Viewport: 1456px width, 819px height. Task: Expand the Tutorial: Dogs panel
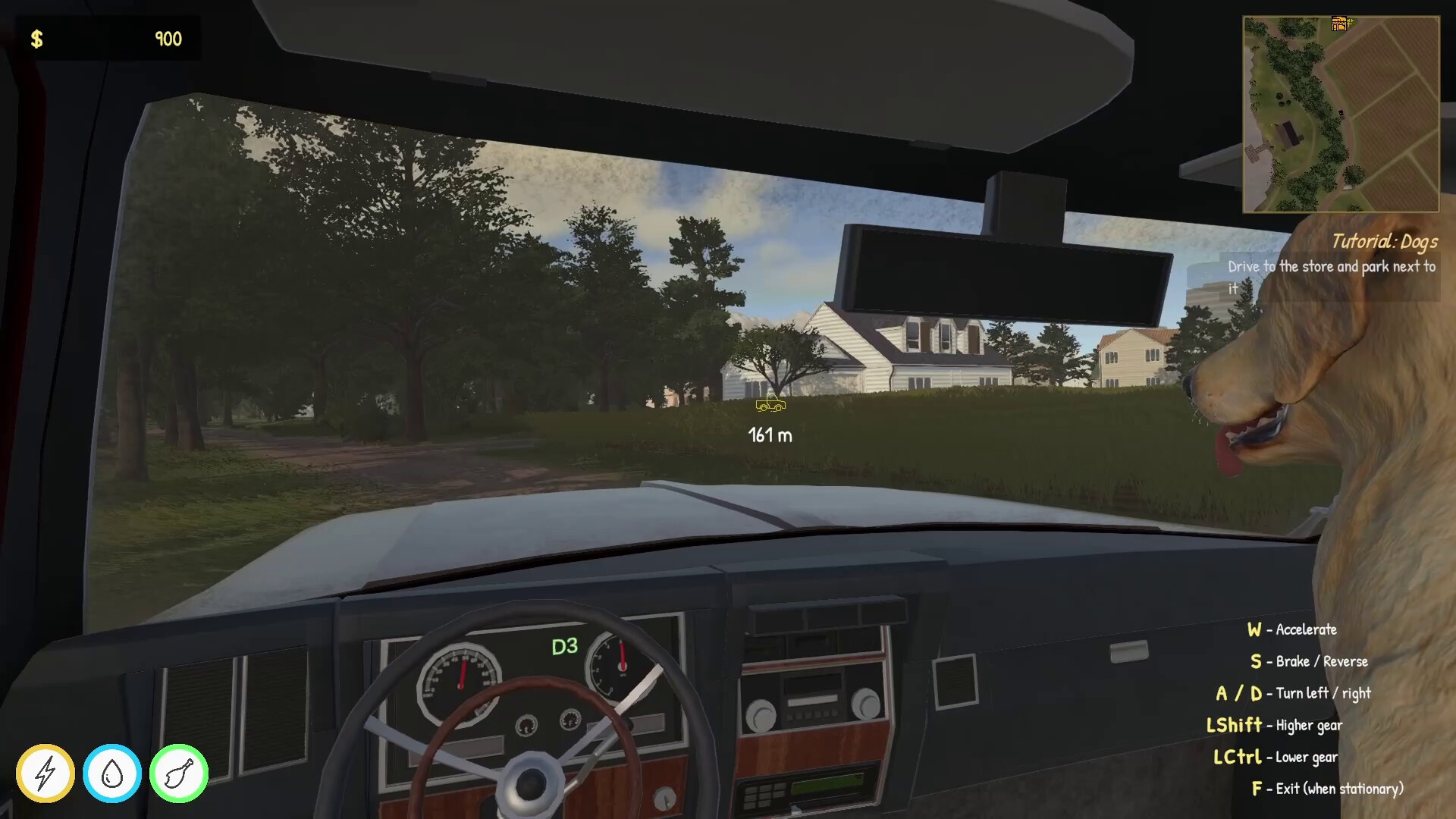coord(1332,277)
